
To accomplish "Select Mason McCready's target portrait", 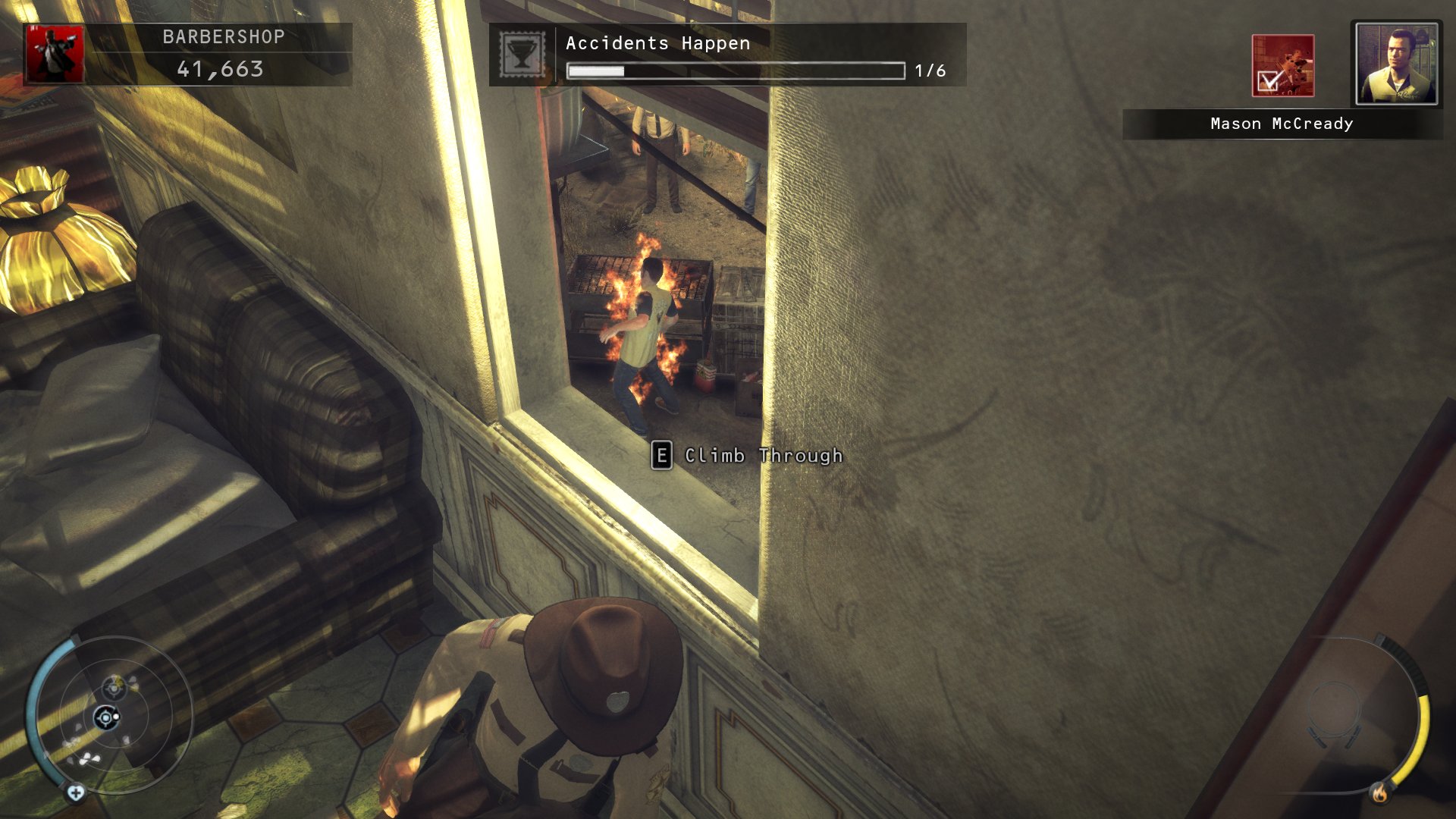I will [1396, 63].
